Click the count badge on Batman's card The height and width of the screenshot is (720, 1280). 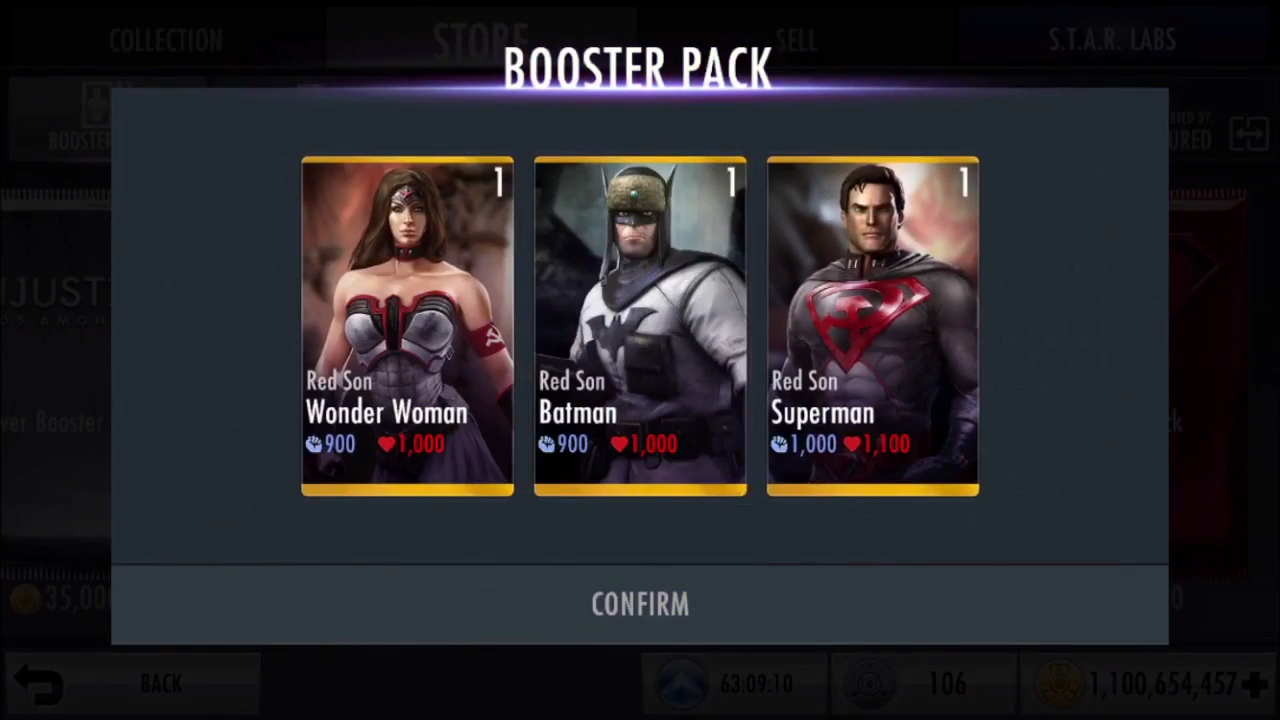pos(730,183)
